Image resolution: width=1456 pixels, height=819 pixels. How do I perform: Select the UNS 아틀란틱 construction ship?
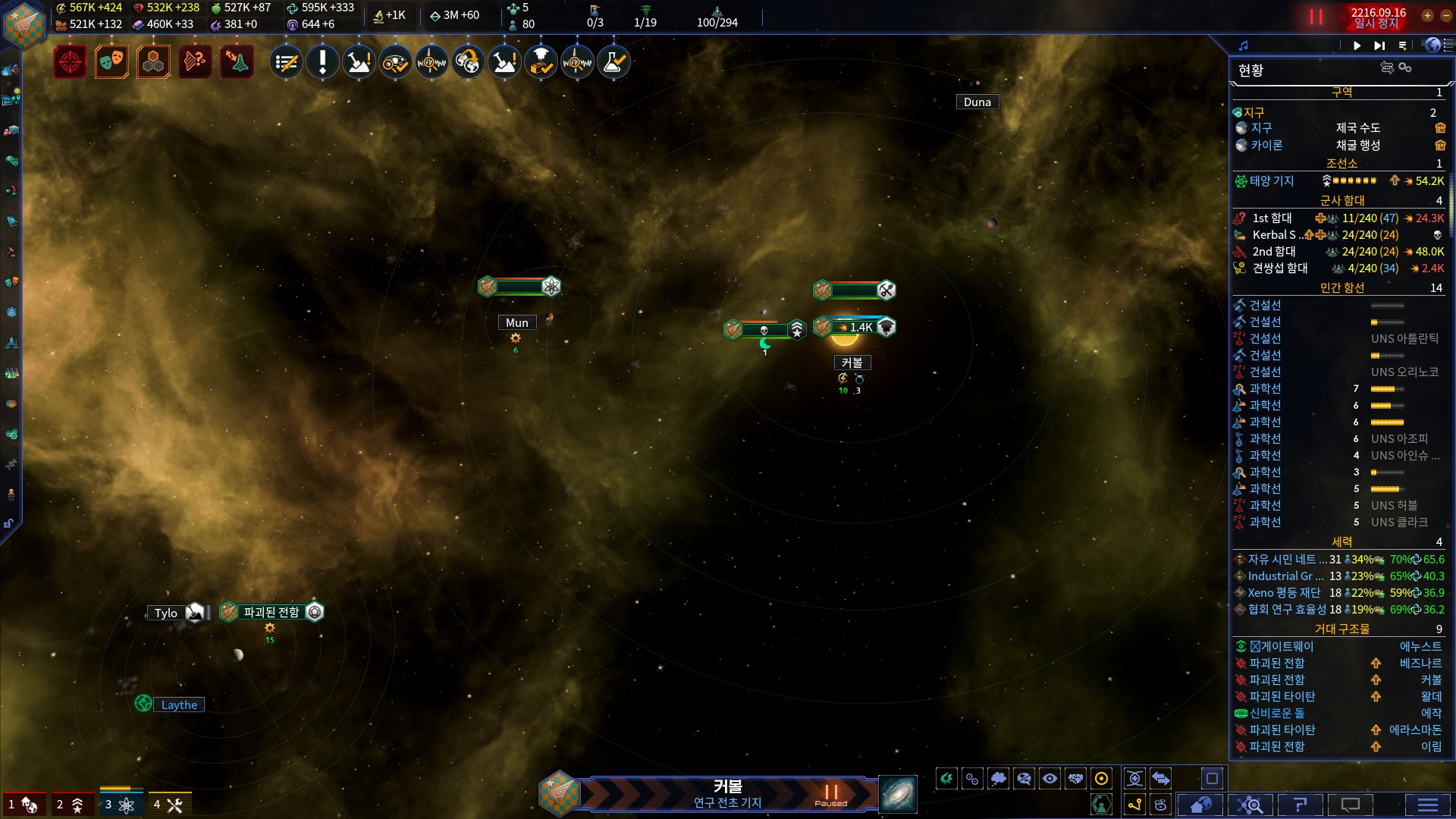(x=1404, y=339)
